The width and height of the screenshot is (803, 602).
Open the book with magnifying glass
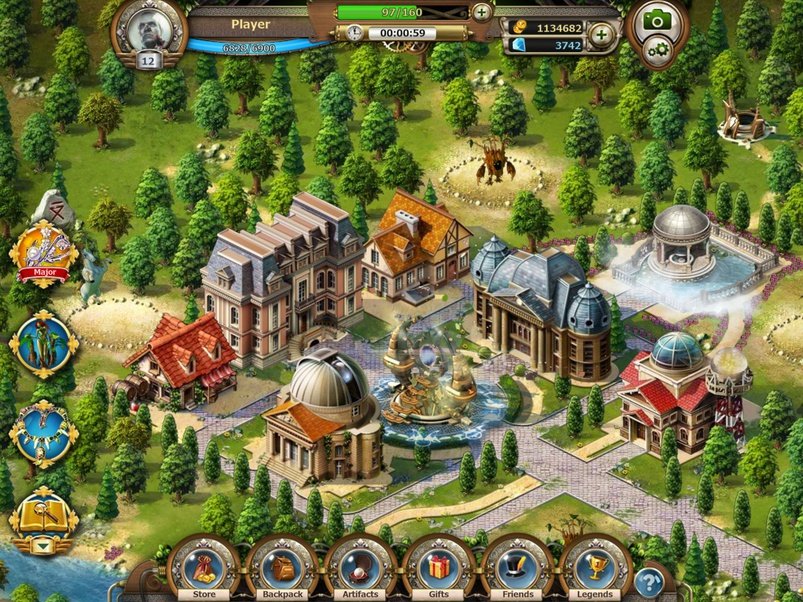click(43, 515)
